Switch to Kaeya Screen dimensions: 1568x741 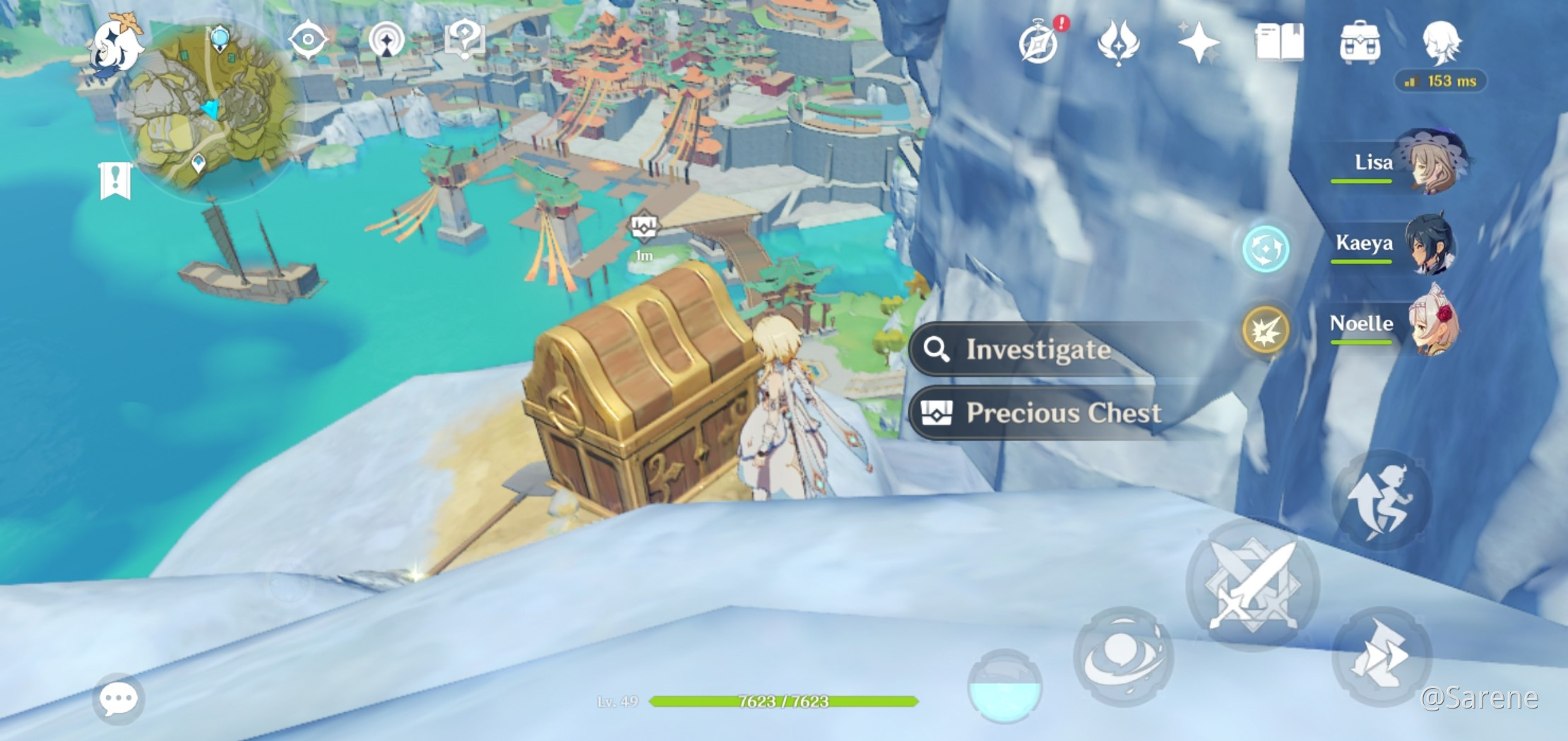[x=1430, y=244]
